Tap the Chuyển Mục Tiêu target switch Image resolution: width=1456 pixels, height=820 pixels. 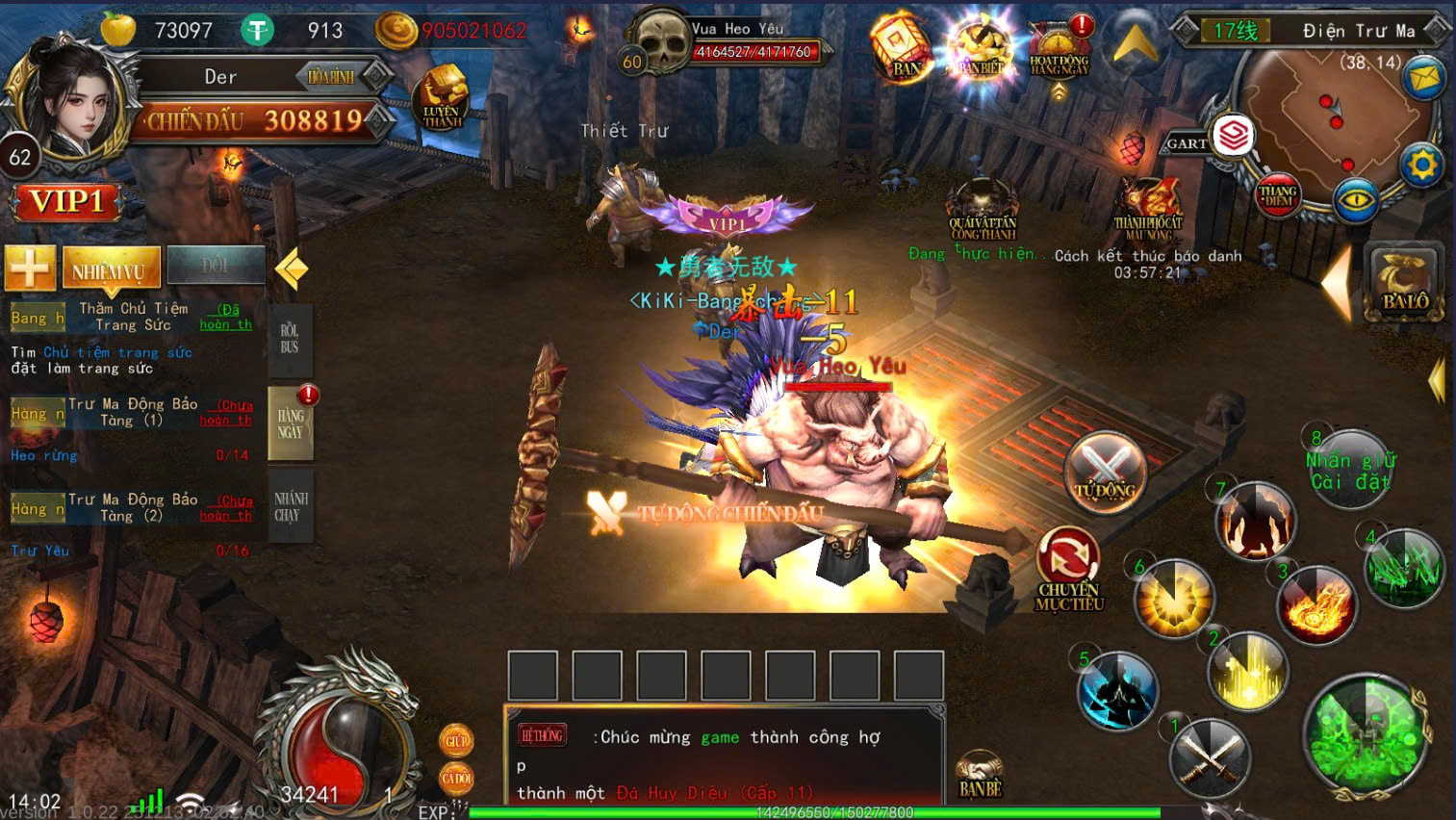point(1068,570)
